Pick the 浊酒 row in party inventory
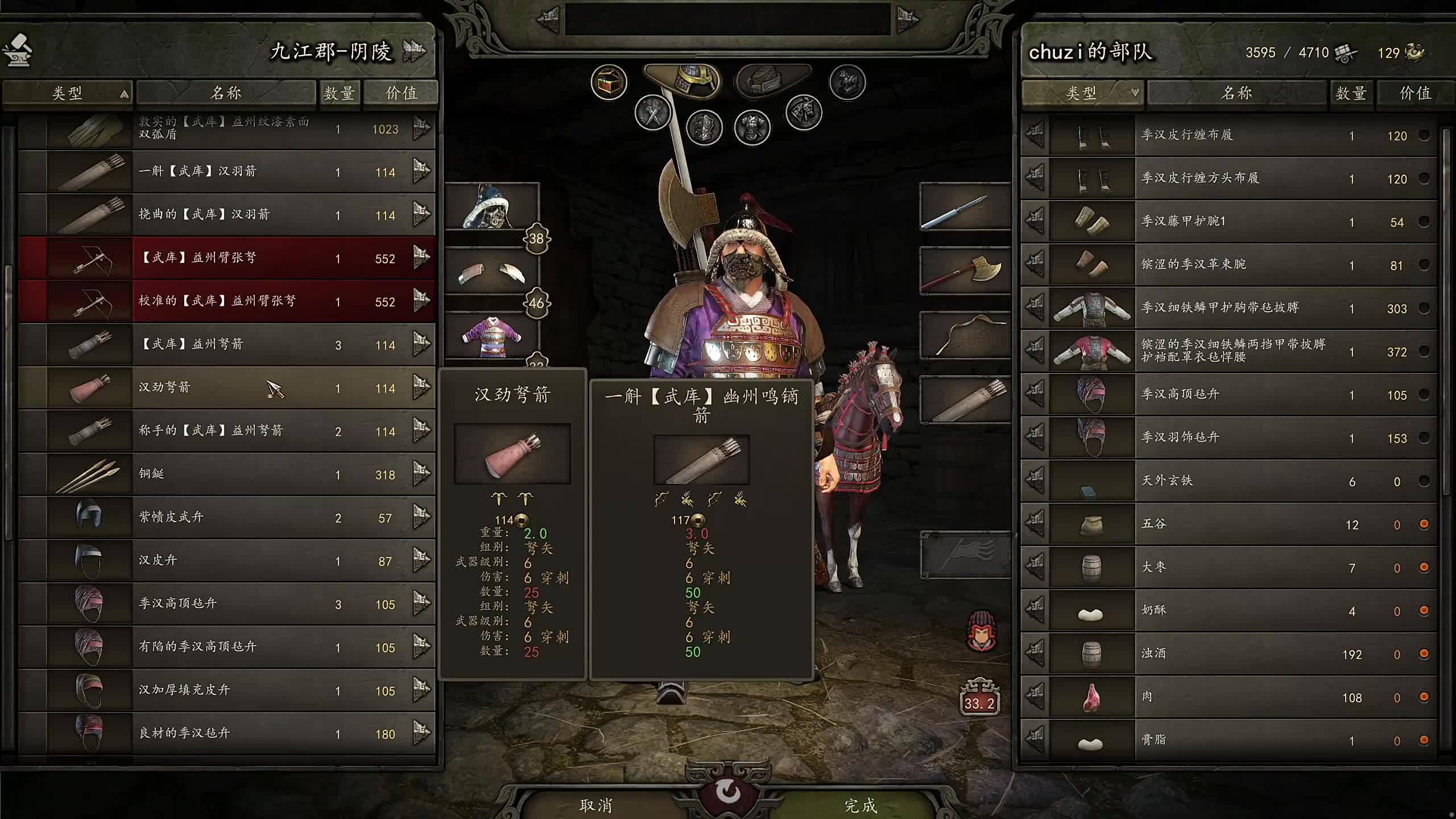 point(1228,653)
